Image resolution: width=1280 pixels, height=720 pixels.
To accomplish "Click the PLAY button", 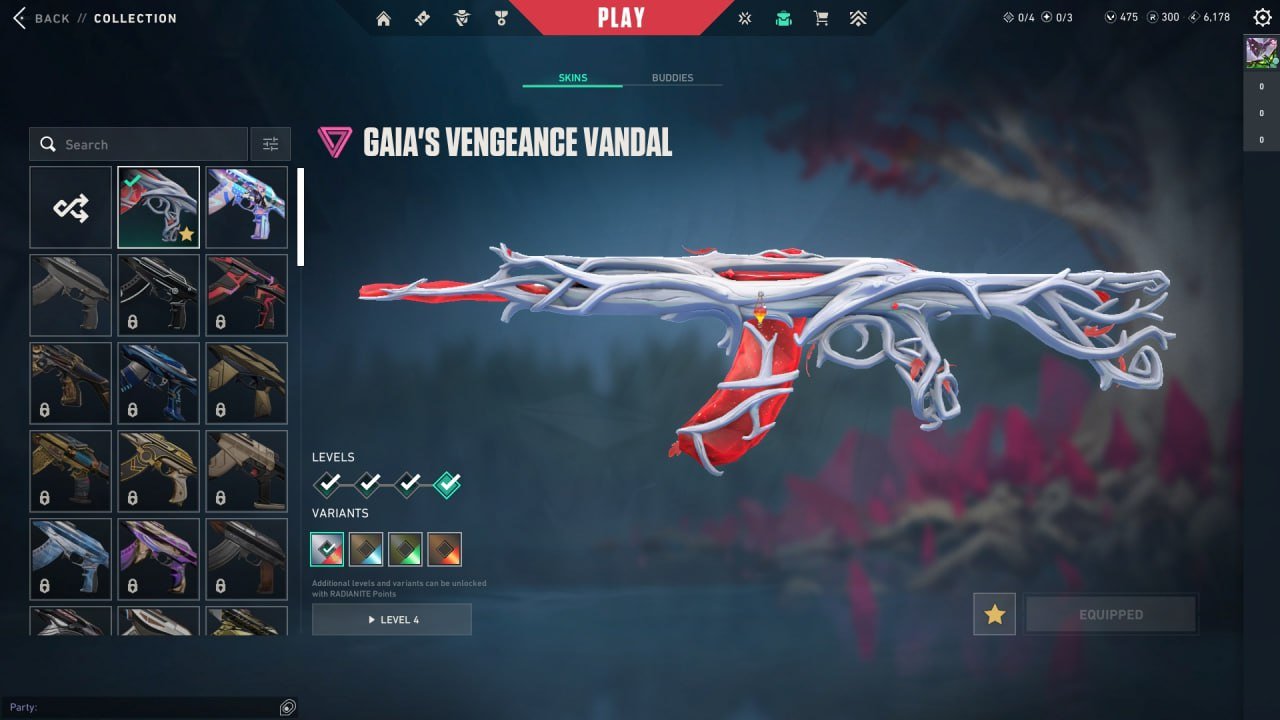I will (622, 17).
